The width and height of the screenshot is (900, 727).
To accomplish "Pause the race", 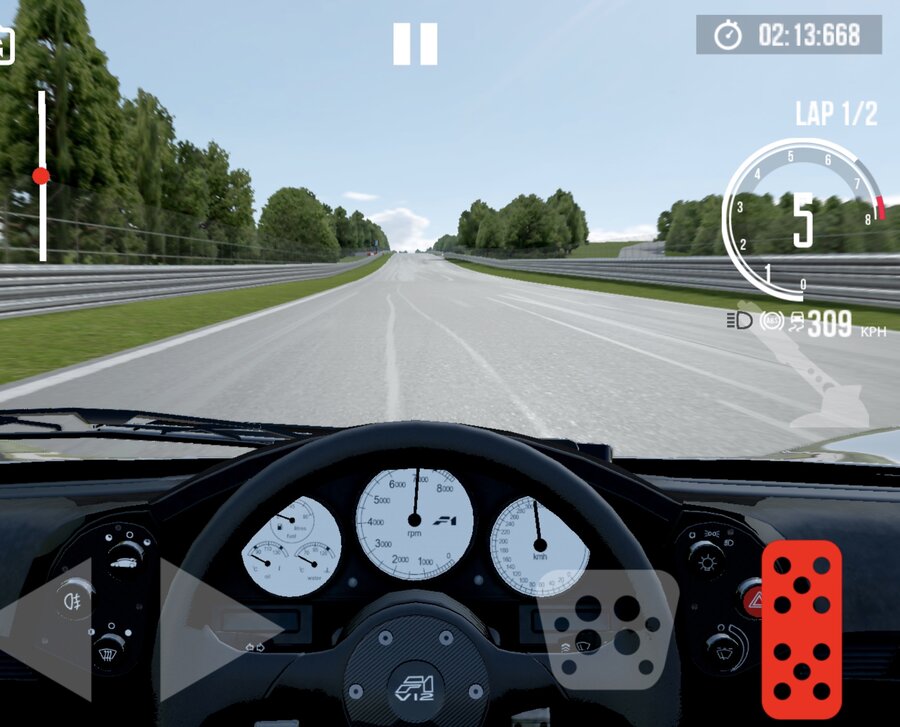I will coord(415,44).
